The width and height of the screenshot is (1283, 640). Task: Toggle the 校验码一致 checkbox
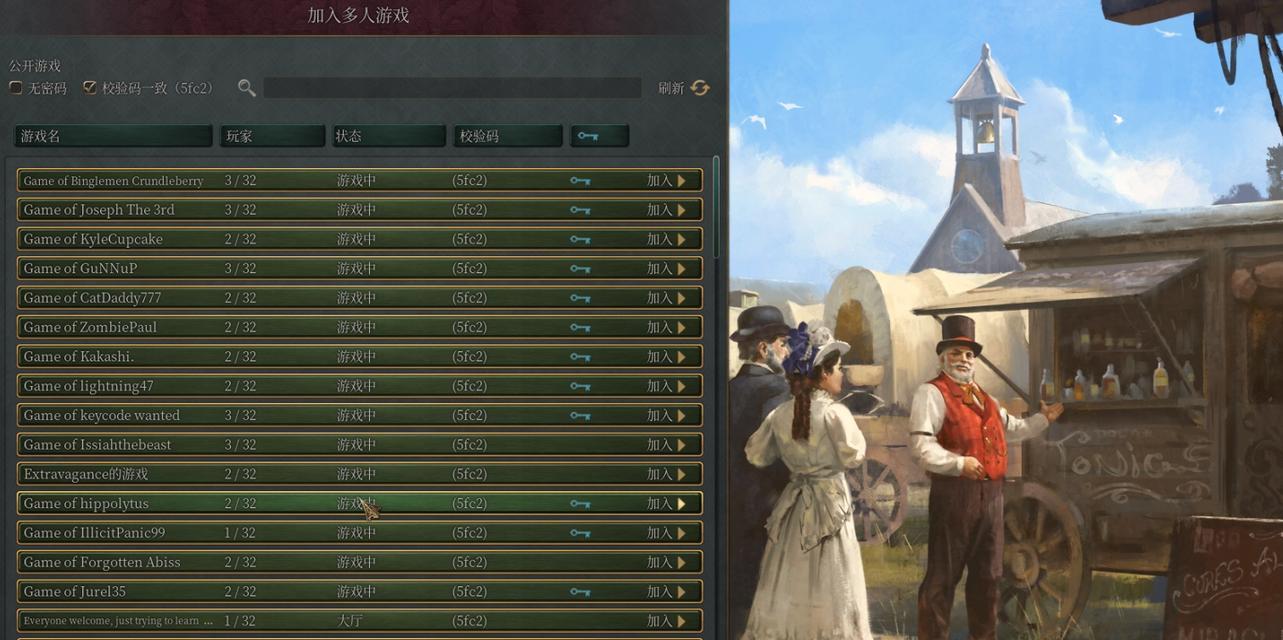coord(90,88)
